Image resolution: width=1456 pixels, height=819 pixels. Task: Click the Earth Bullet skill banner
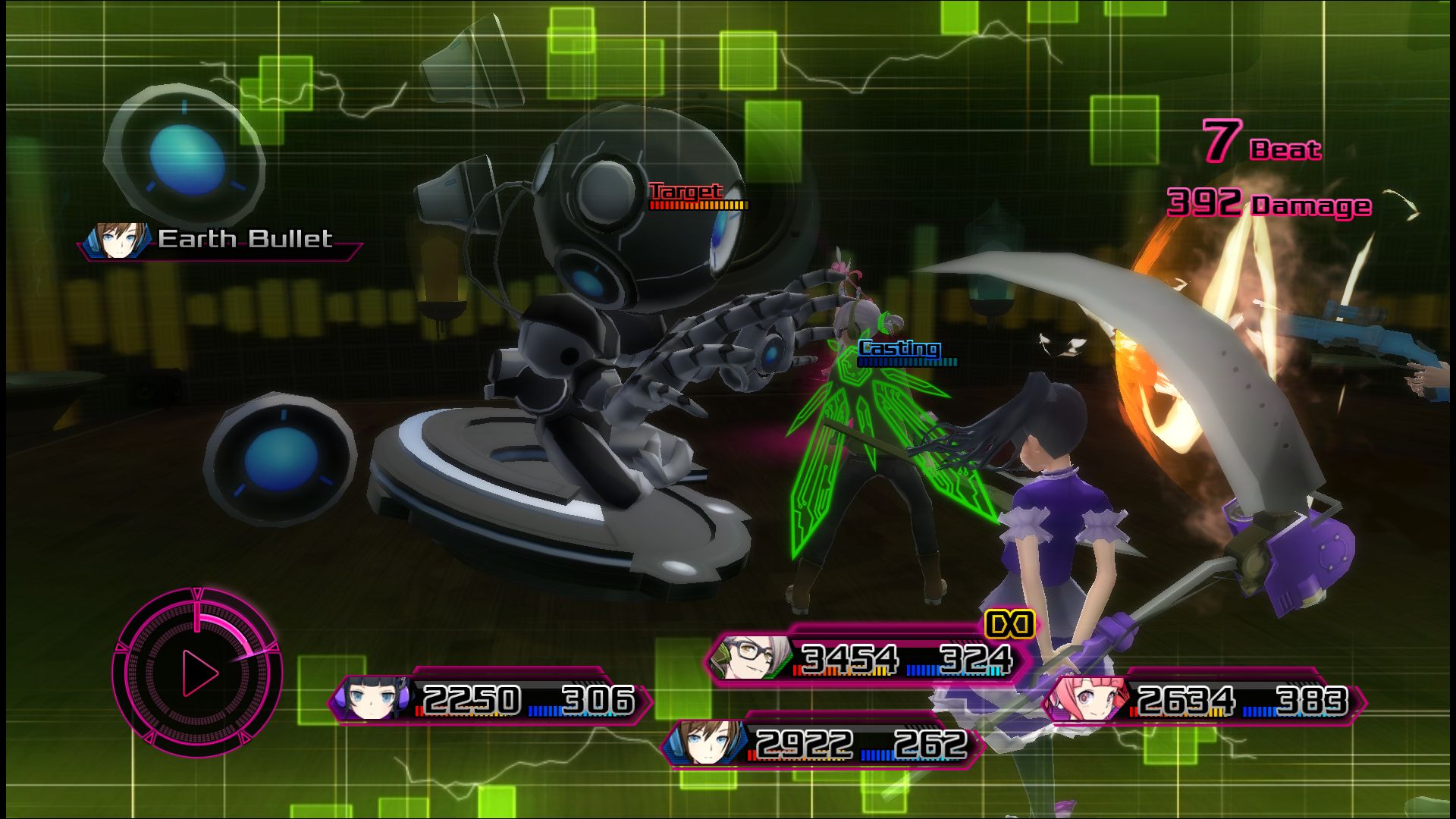pos(220,240)
